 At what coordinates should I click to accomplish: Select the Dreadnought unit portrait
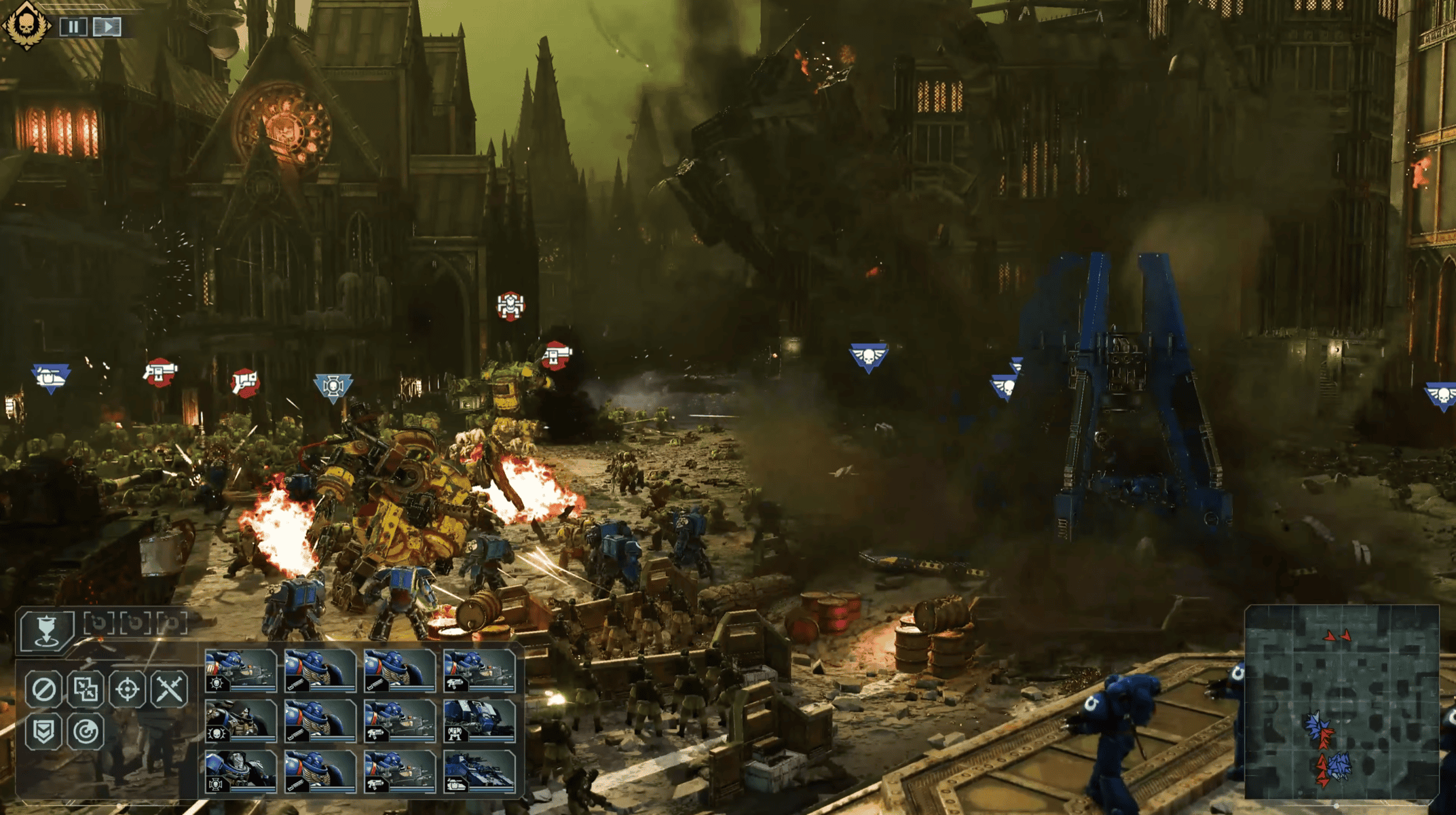pyautogui.click(x=479, y=721)
